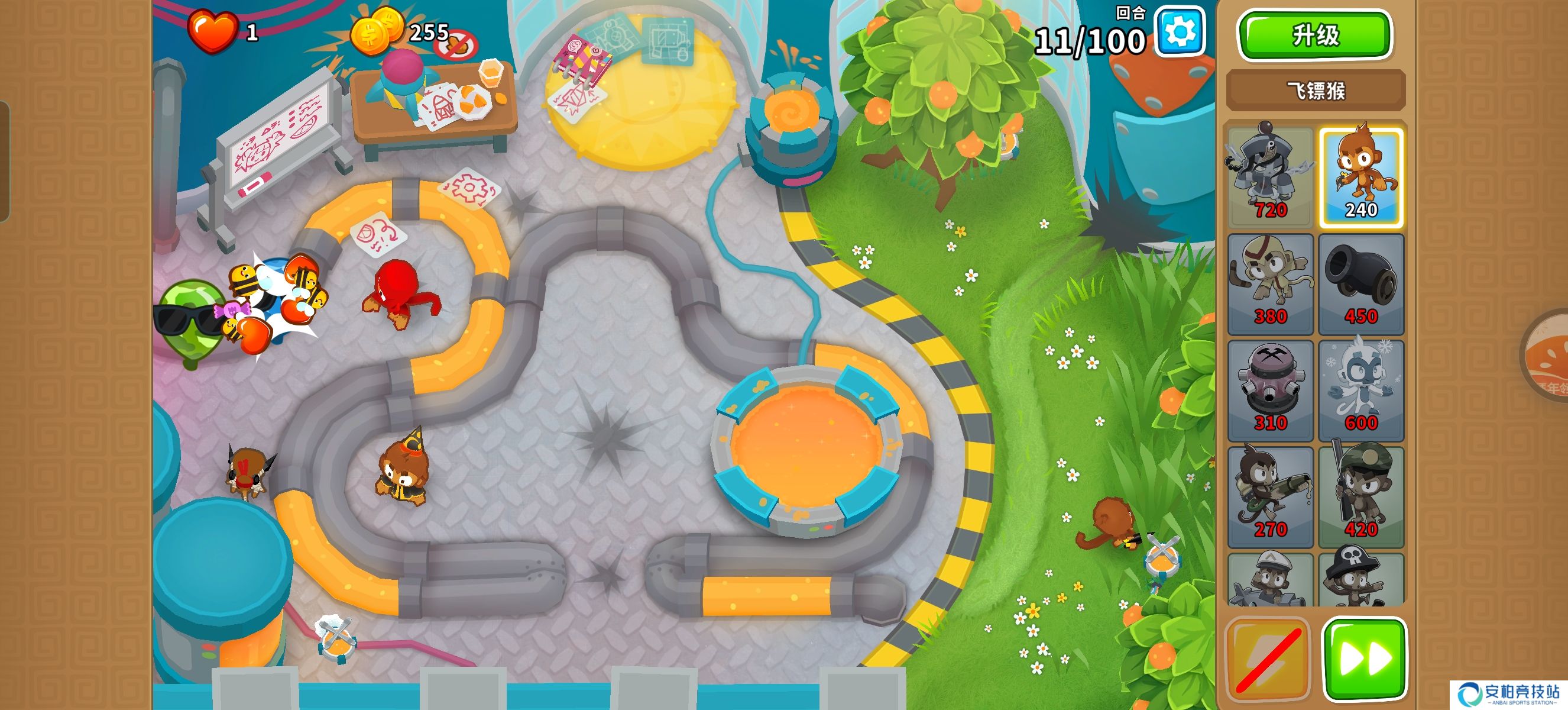Screen dimensions: 1568x710
Task: Choose the Ice Monkey tower costing 600
Action: [1361, 390]
